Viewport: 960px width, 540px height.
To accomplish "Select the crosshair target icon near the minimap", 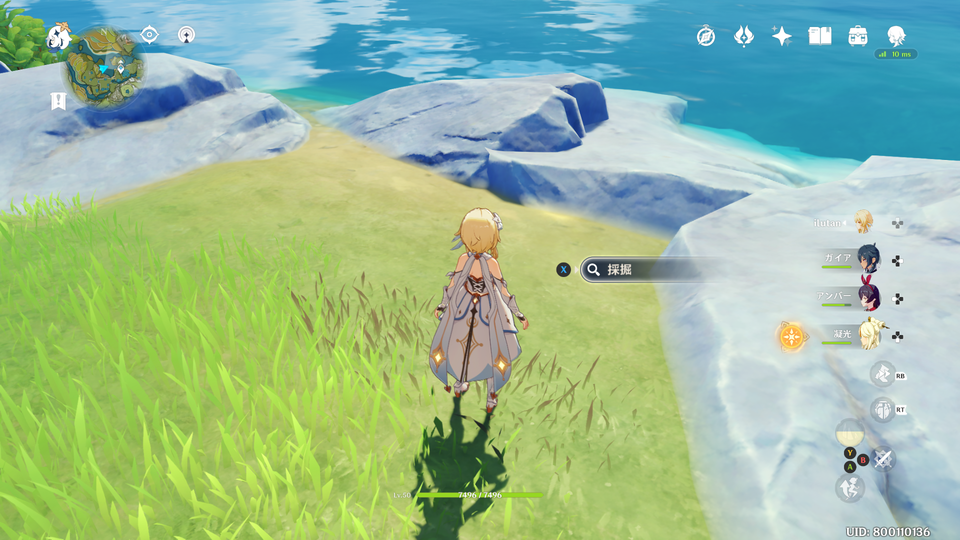I will coord(149,35).
